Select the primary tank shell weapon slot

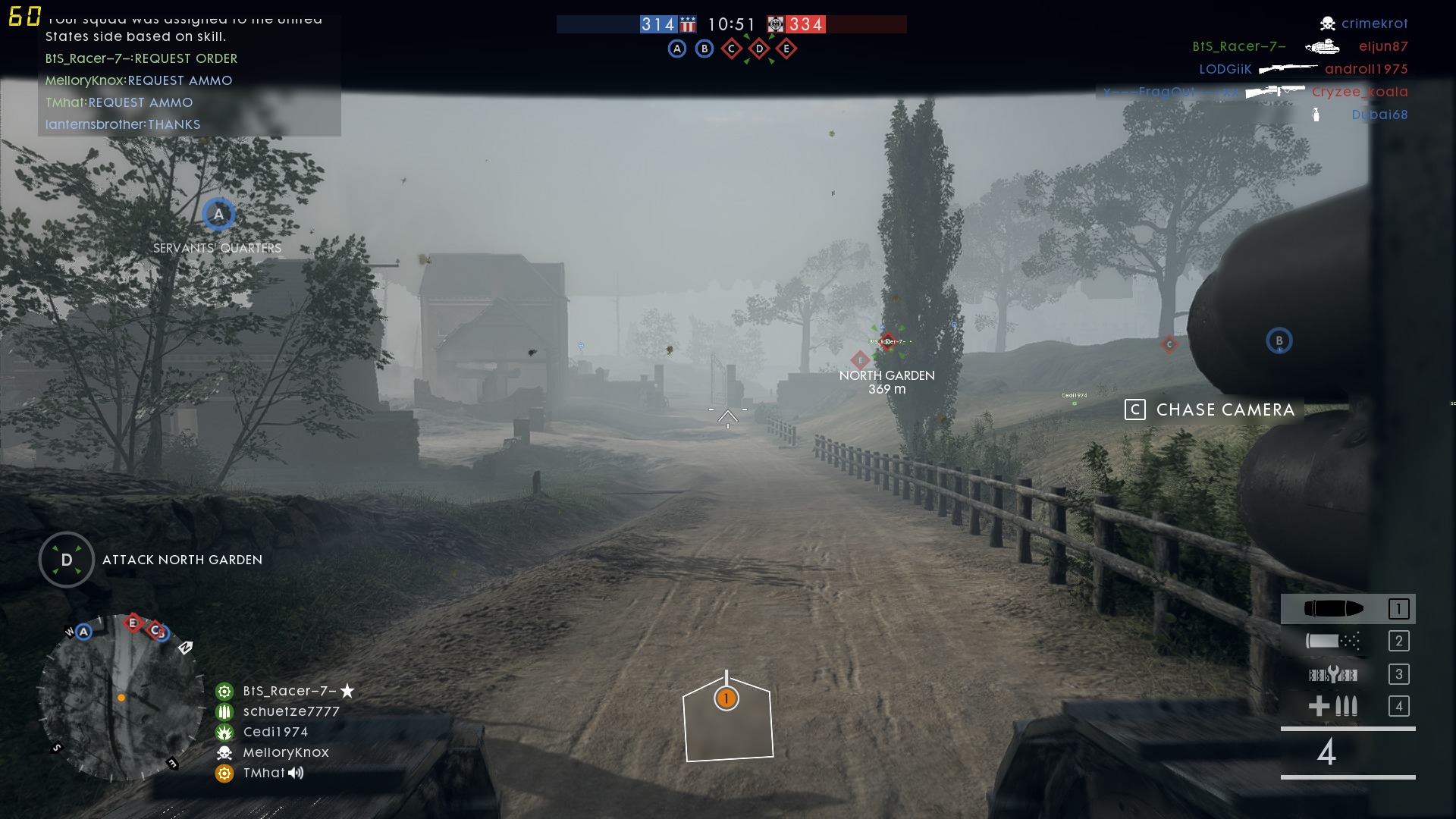(x=1347, y=609)
